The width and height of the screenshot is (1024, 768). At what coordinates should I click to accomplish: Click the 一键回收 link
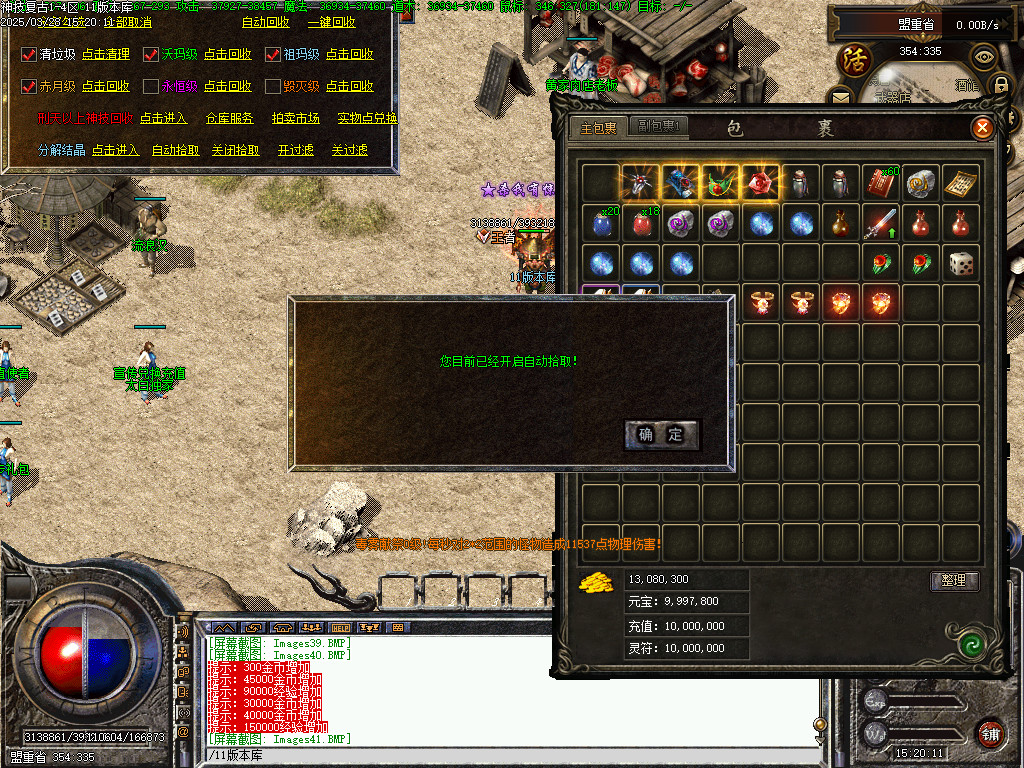coord(331,22)
